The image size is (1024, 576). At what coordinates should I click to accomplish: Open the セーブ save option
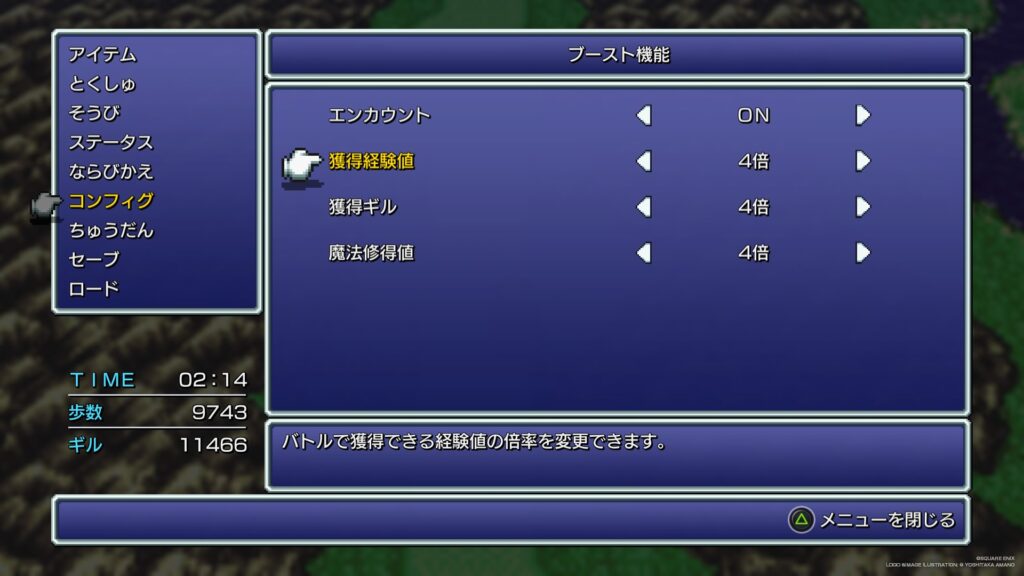[x=94, y=259]
